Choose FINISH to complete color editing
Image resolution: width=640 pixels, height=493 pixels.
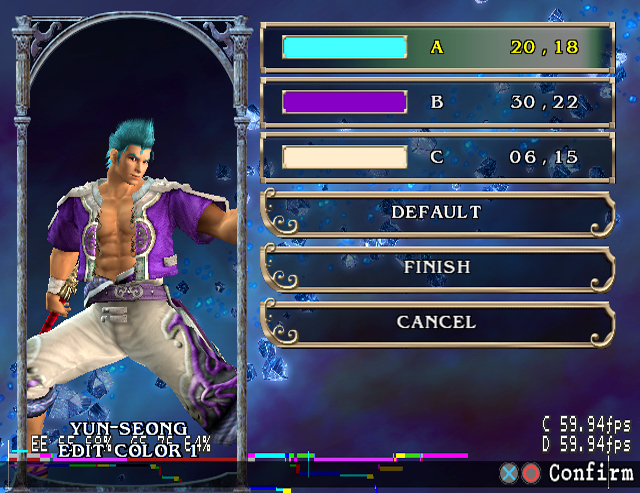click(436, 267)
